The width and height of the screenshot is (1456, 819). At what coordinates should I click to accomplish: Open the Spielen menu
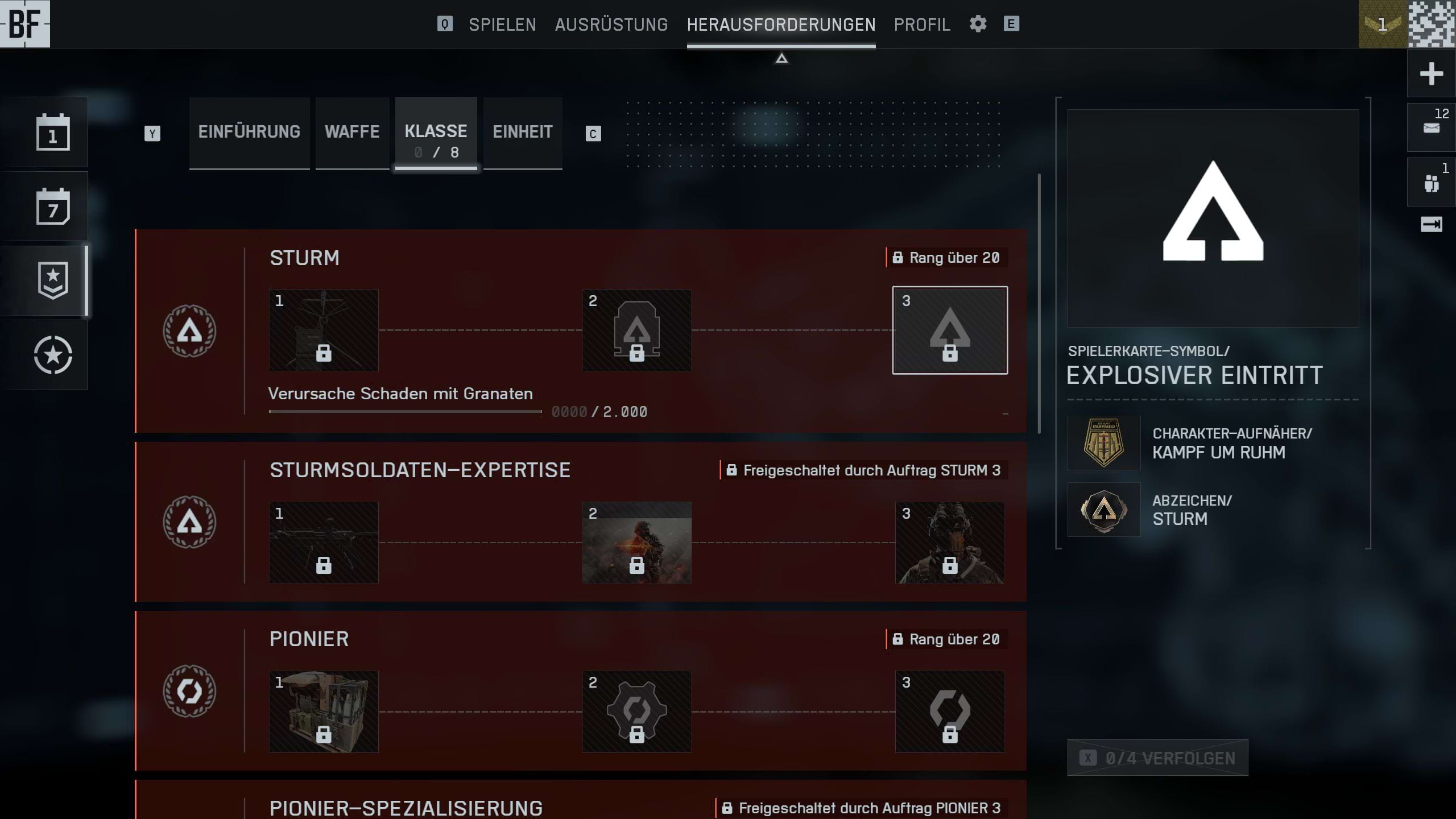[x=502, y=24]
